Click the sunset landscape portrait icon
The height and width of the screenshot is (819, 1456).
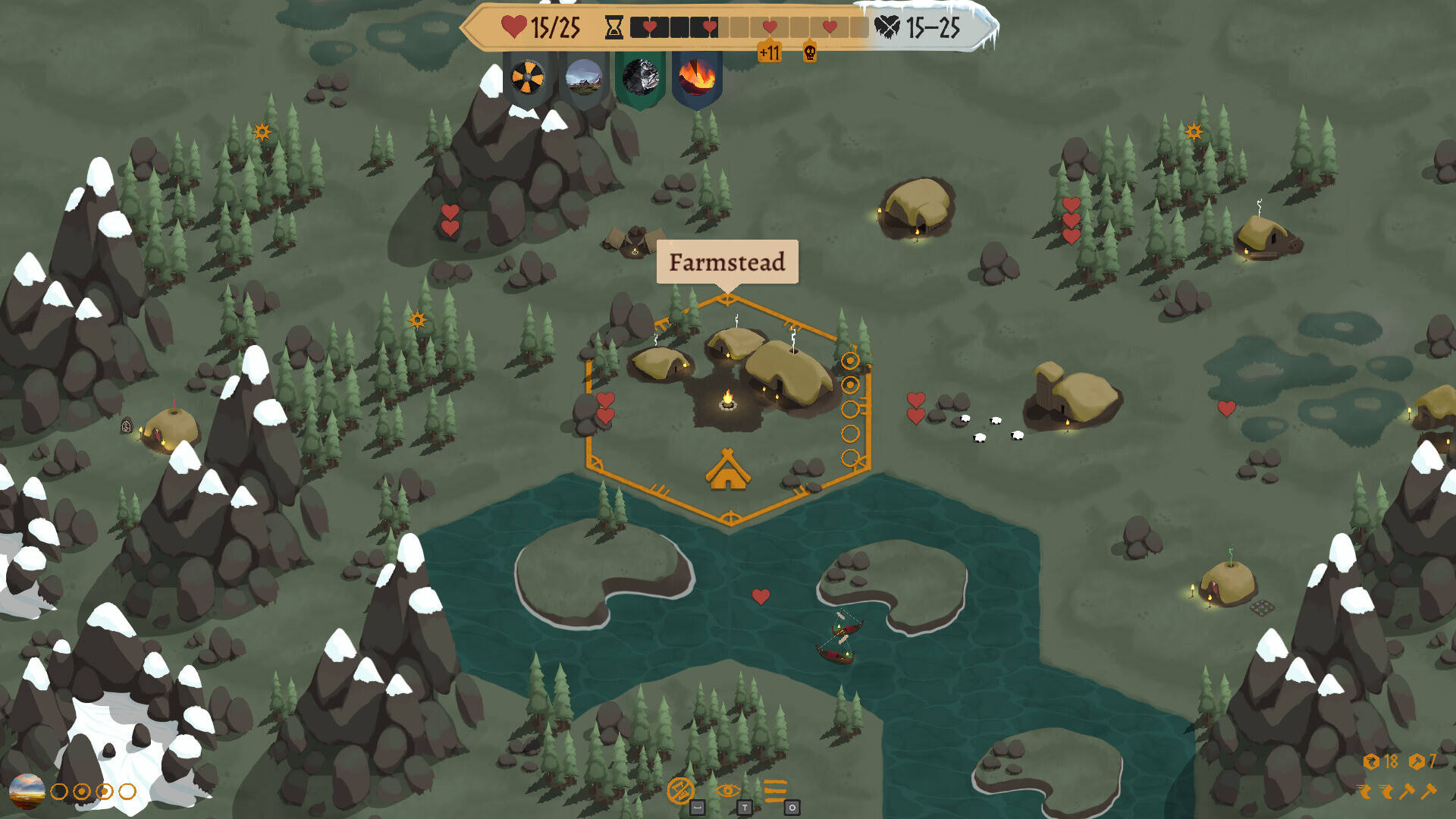[27, 791]
